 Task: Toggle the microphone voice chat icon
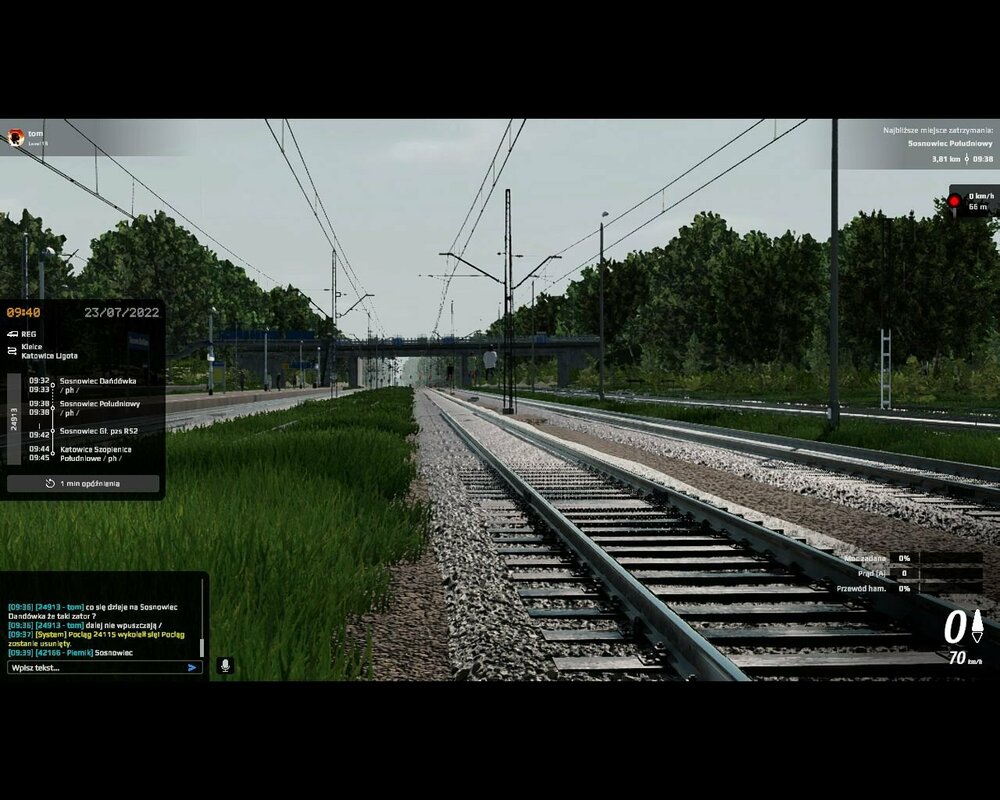click(x=225, y=665)
